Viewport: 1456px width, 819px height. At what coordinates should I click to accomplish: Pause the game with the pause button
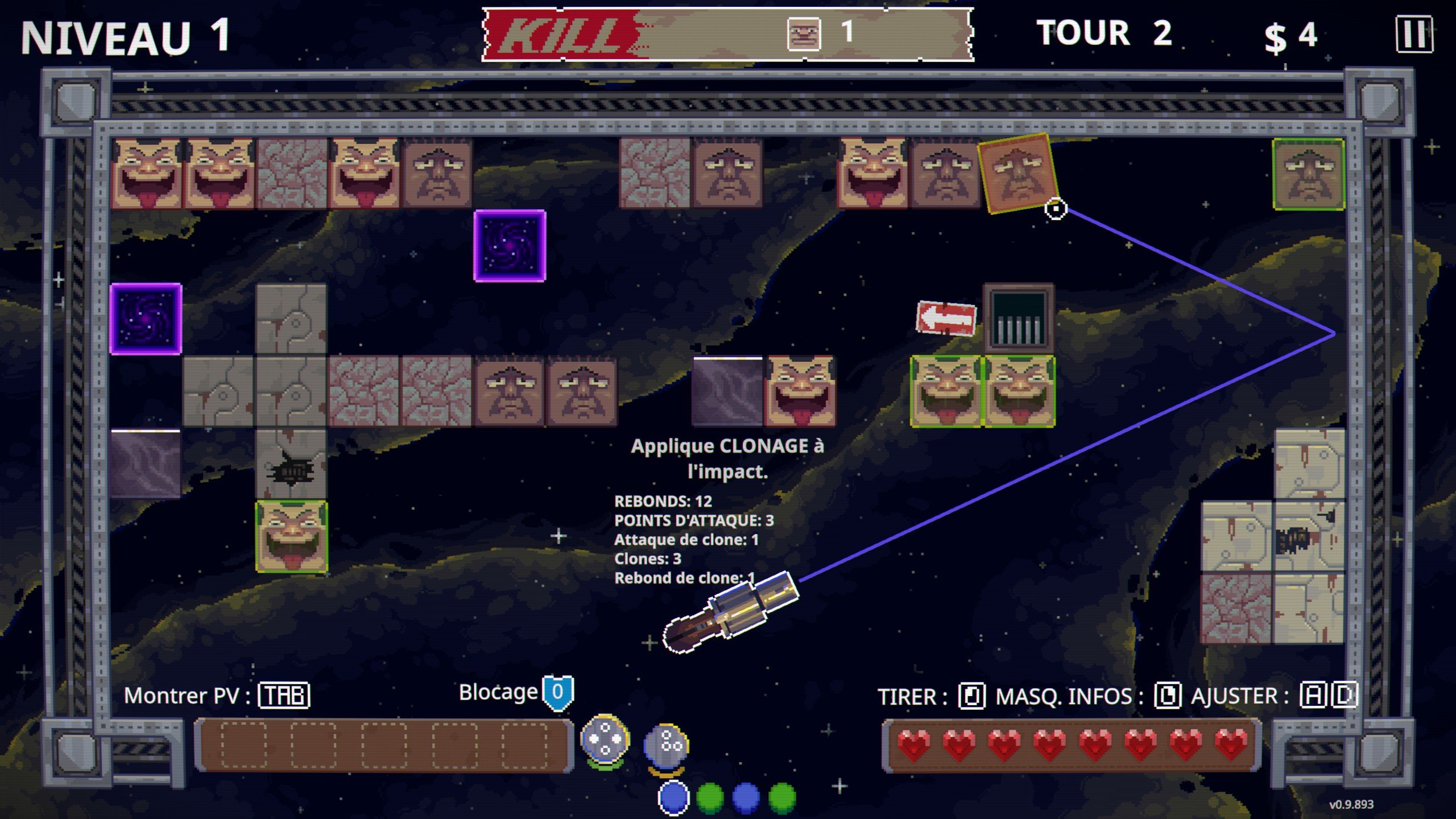[x=1414, y=35]
